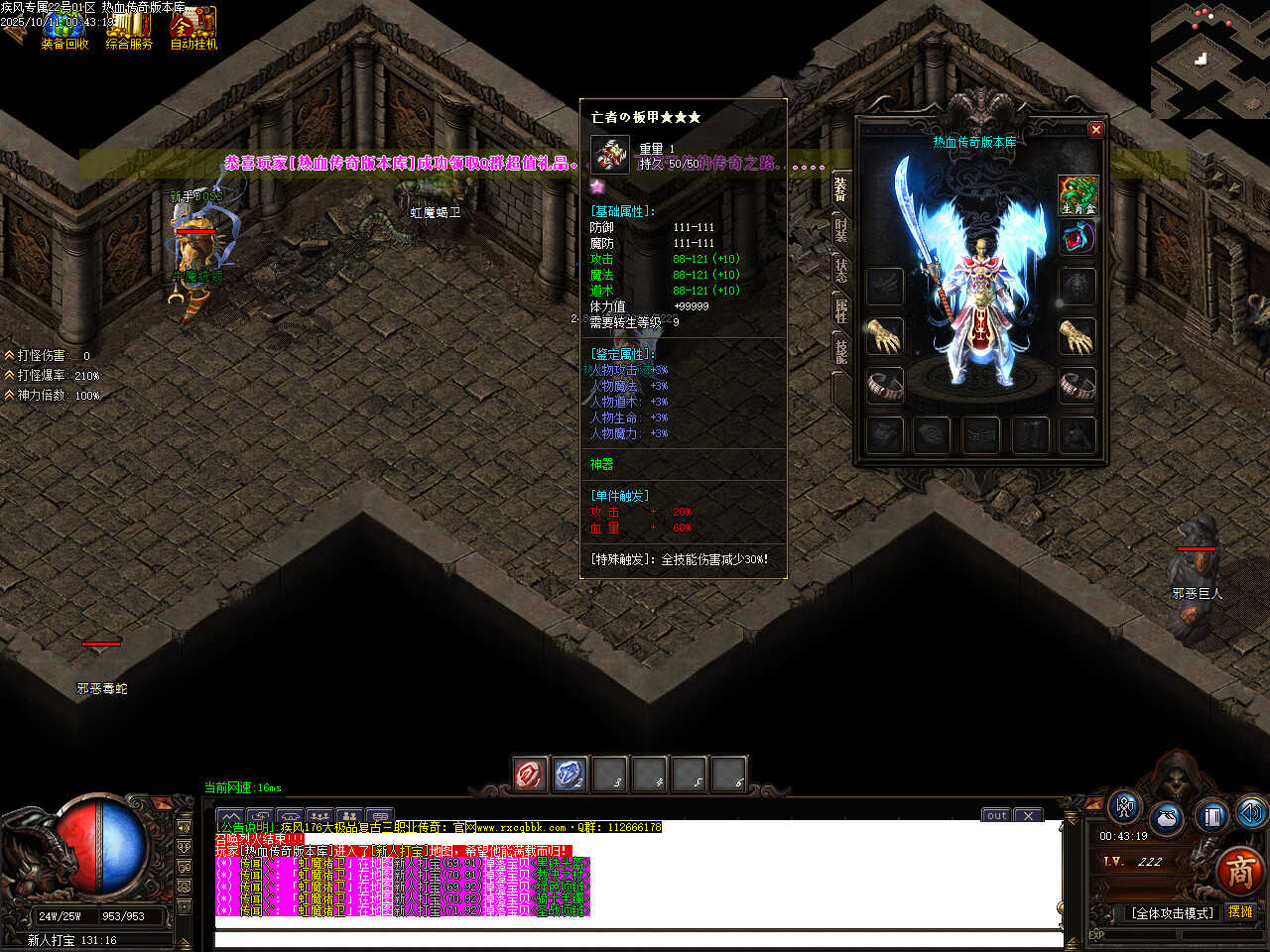Open the 装备回收 equipment recycle menu
Image resolution: width=1270 pixels, height=952 pixels.
point(64,29)
